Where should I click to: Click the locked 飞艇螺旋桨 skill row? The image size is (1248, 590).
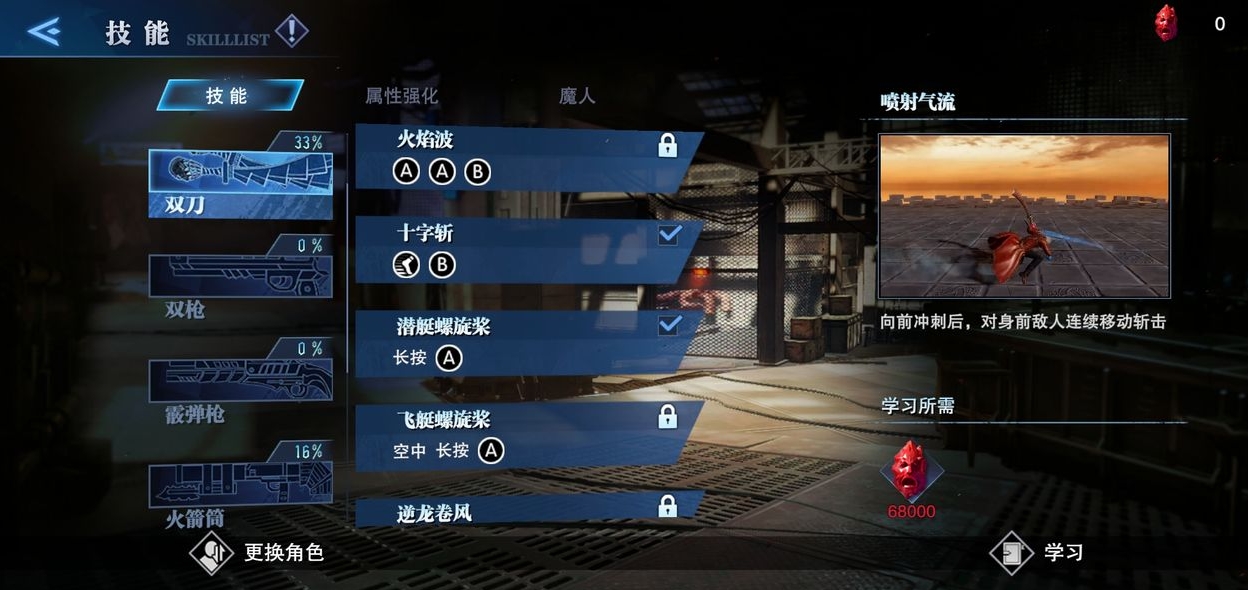525,436
